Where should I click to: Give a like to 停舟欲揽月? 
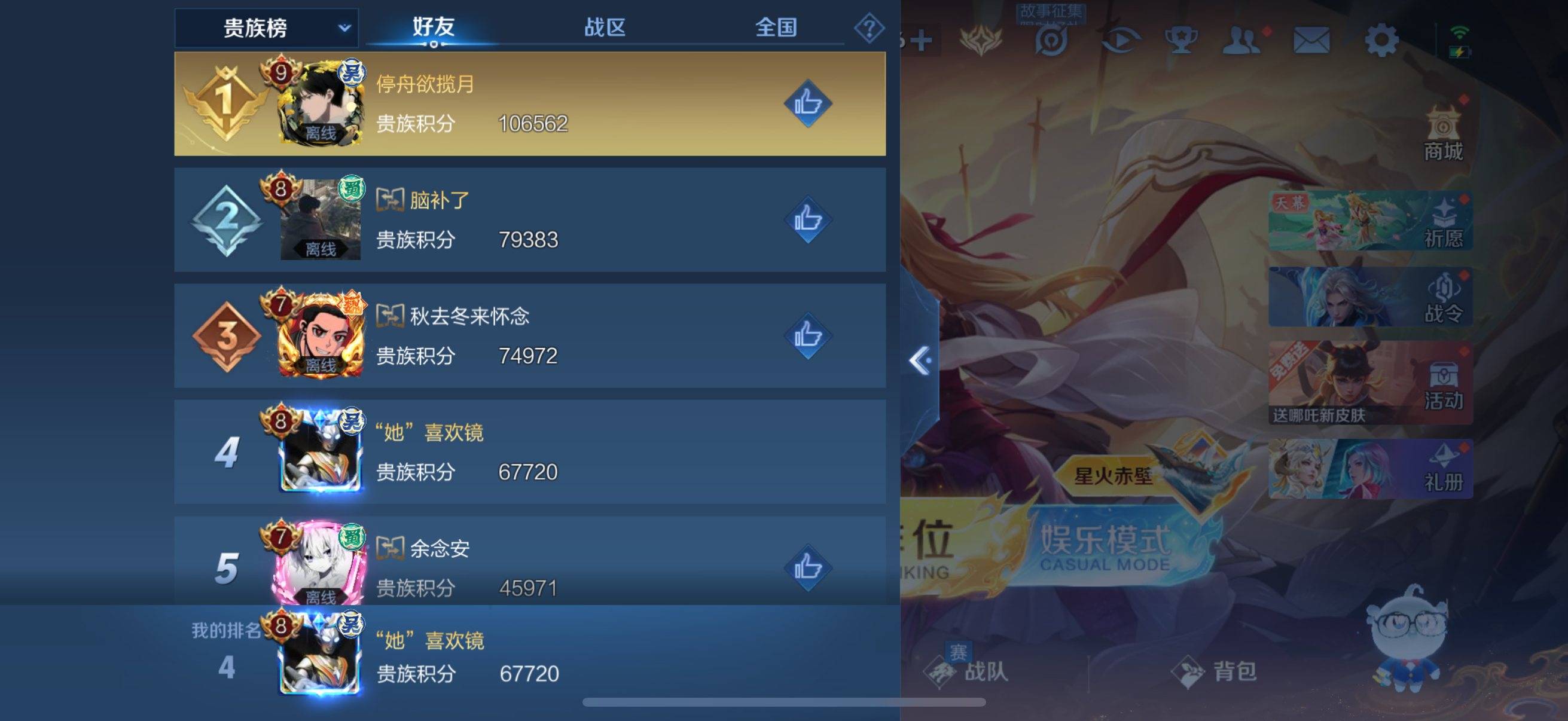(x=809, y=103)
